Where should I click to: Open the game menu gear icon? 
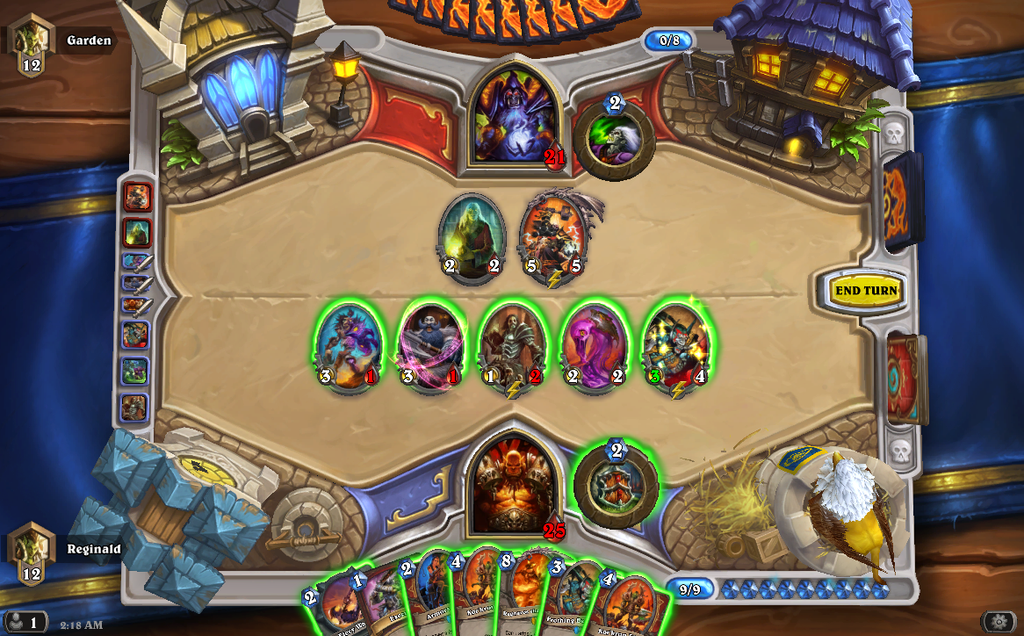pyautogui.click(x=997, y=621)
